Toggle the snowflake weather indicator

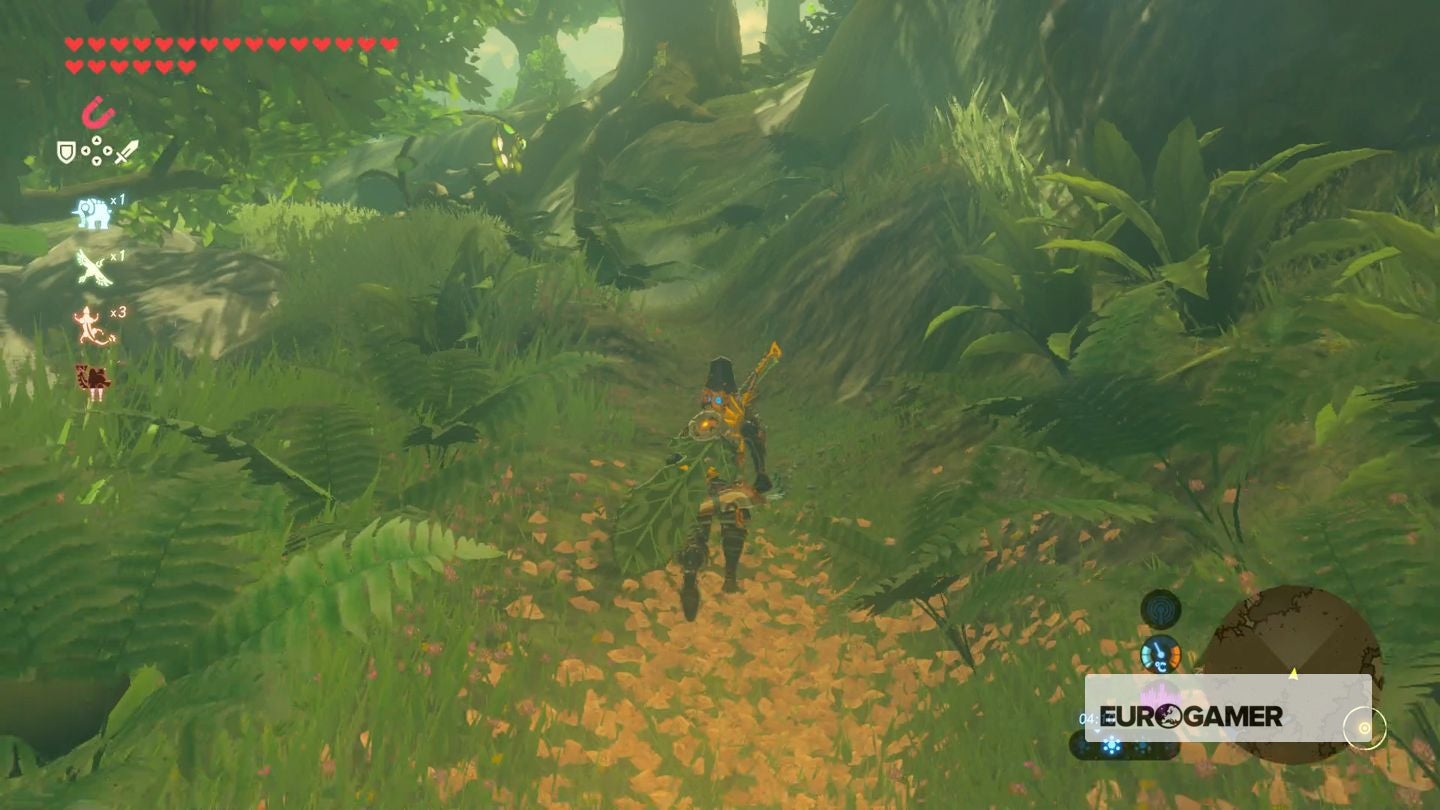point(1111,745)
